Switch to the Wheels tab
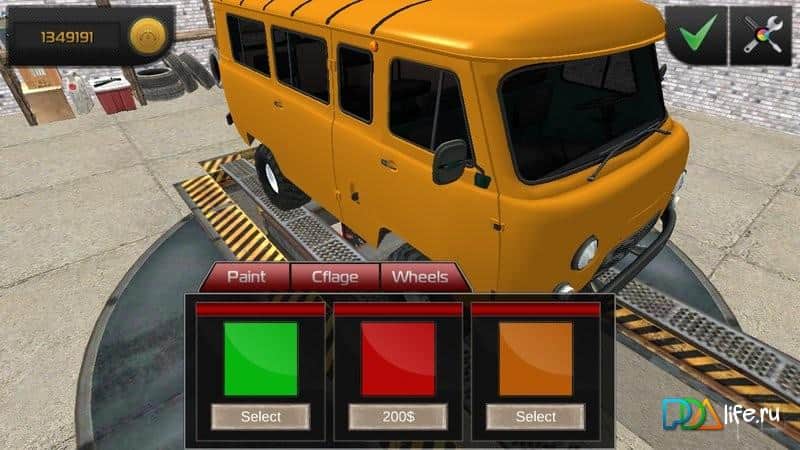Viewport: 800px width, 450px height. [420, 276]
